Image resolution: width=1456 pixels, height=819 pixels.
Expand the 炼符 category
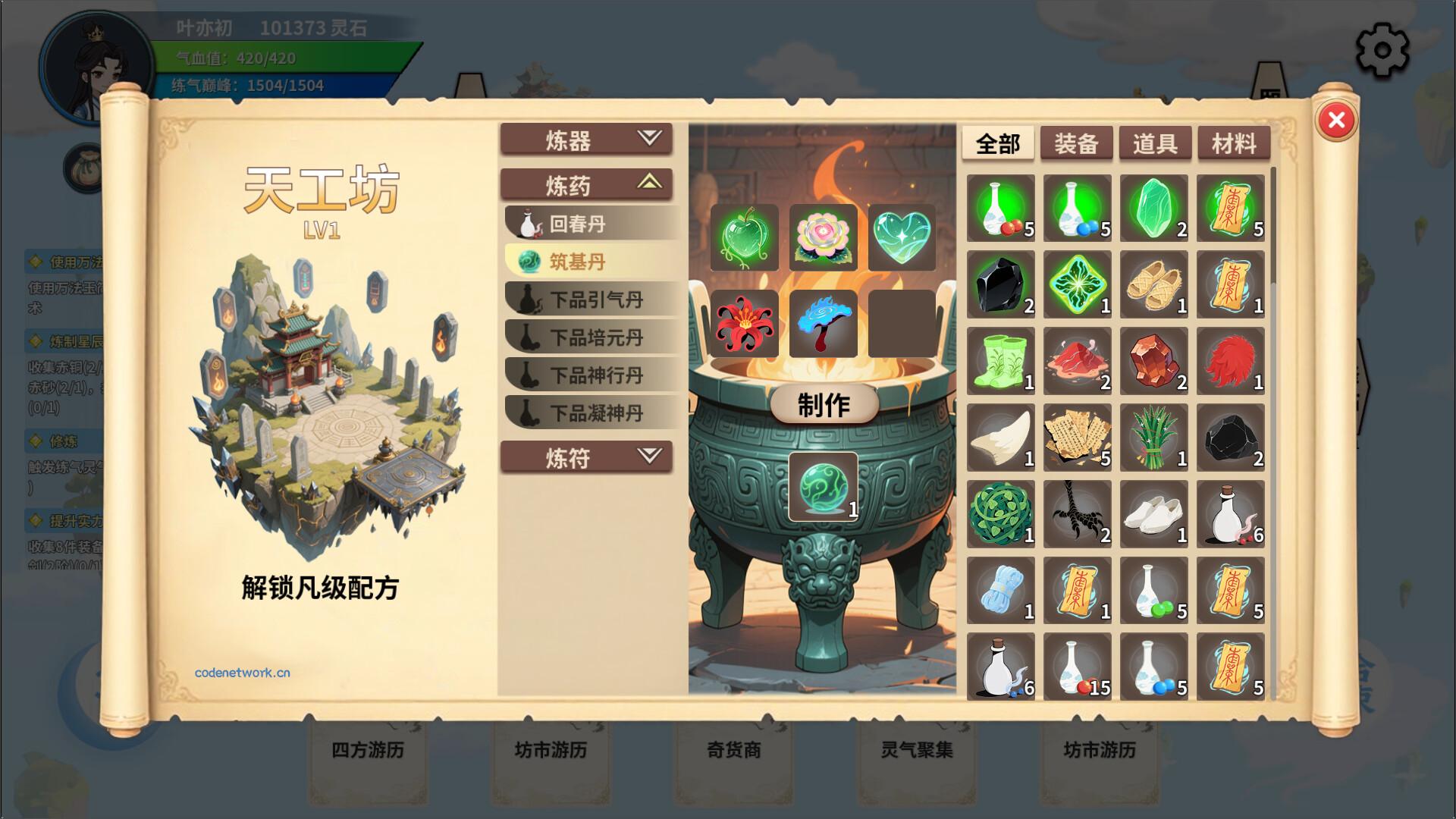[x=585, y=458]
